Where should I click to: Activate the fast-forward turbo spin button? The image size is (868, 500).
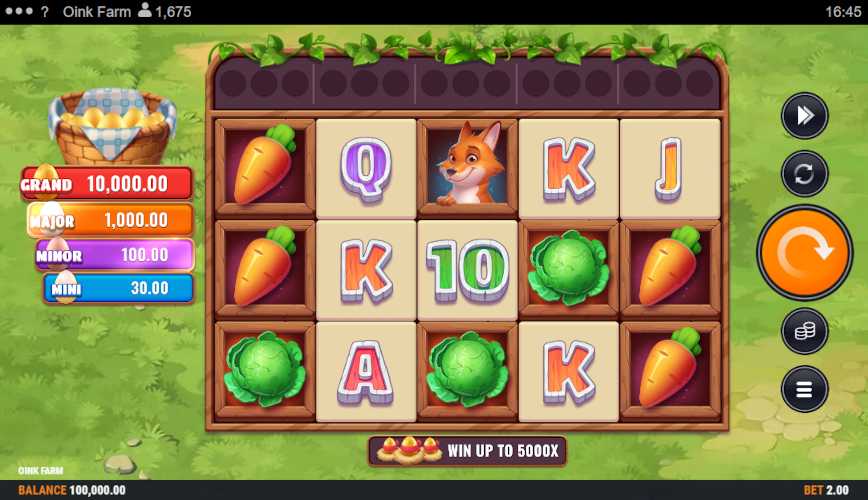(804, 116)
